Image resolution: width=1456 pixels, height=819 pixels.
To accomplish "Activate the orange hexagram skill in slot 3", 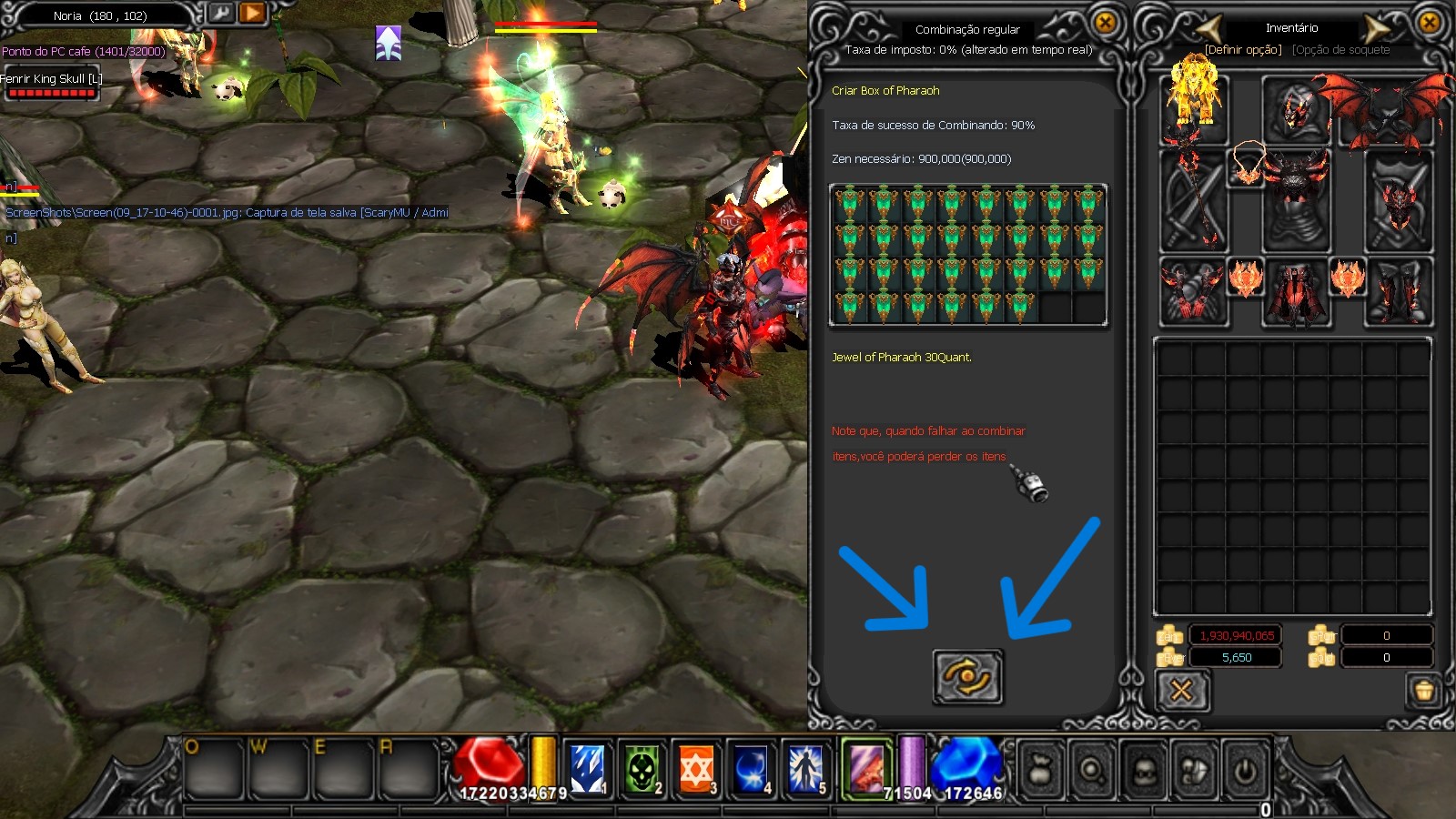I will coord(696,769).
